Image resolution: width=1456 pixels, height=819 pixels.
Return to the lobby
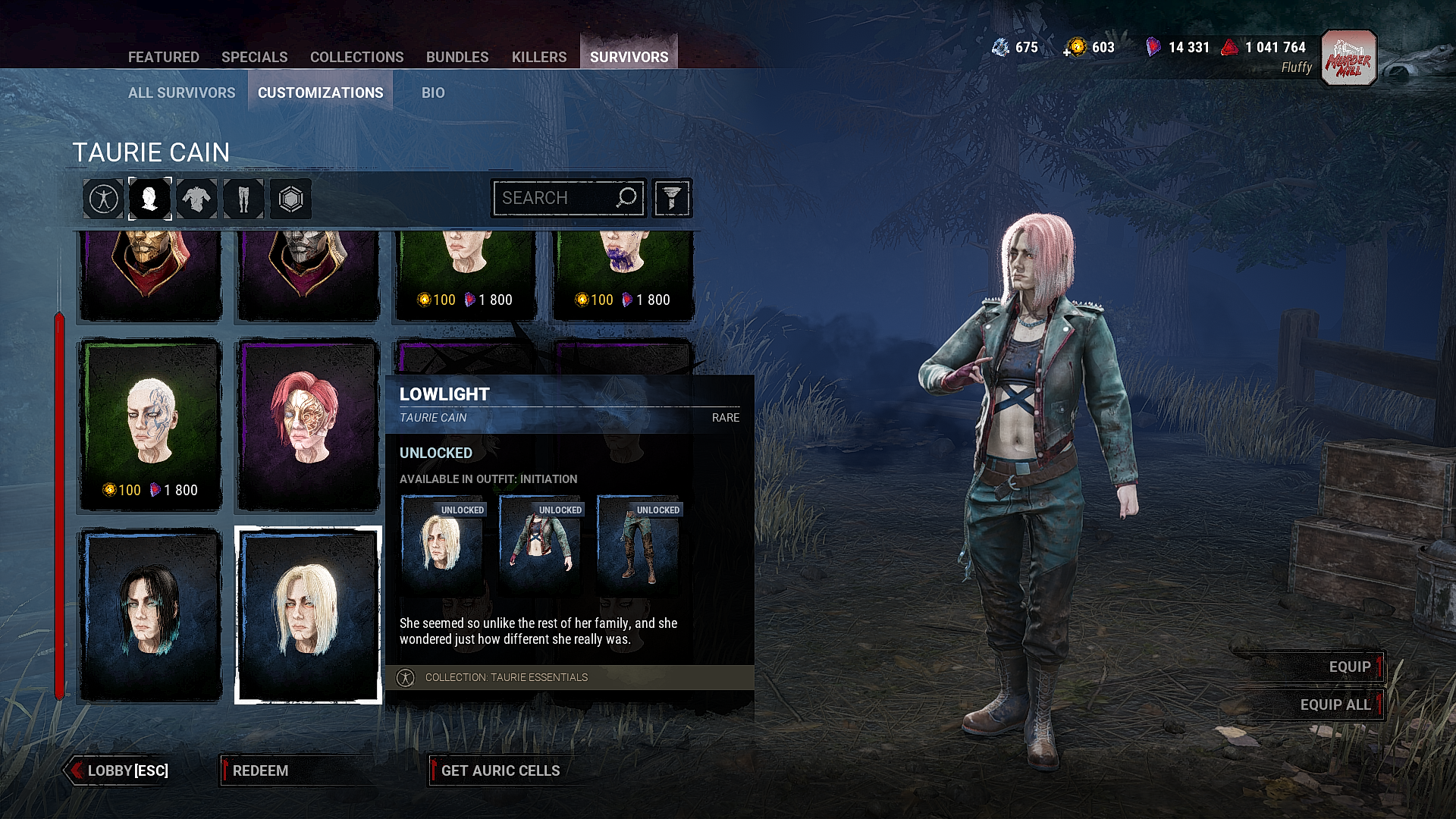pyautogui.click(x=121, y=770)
